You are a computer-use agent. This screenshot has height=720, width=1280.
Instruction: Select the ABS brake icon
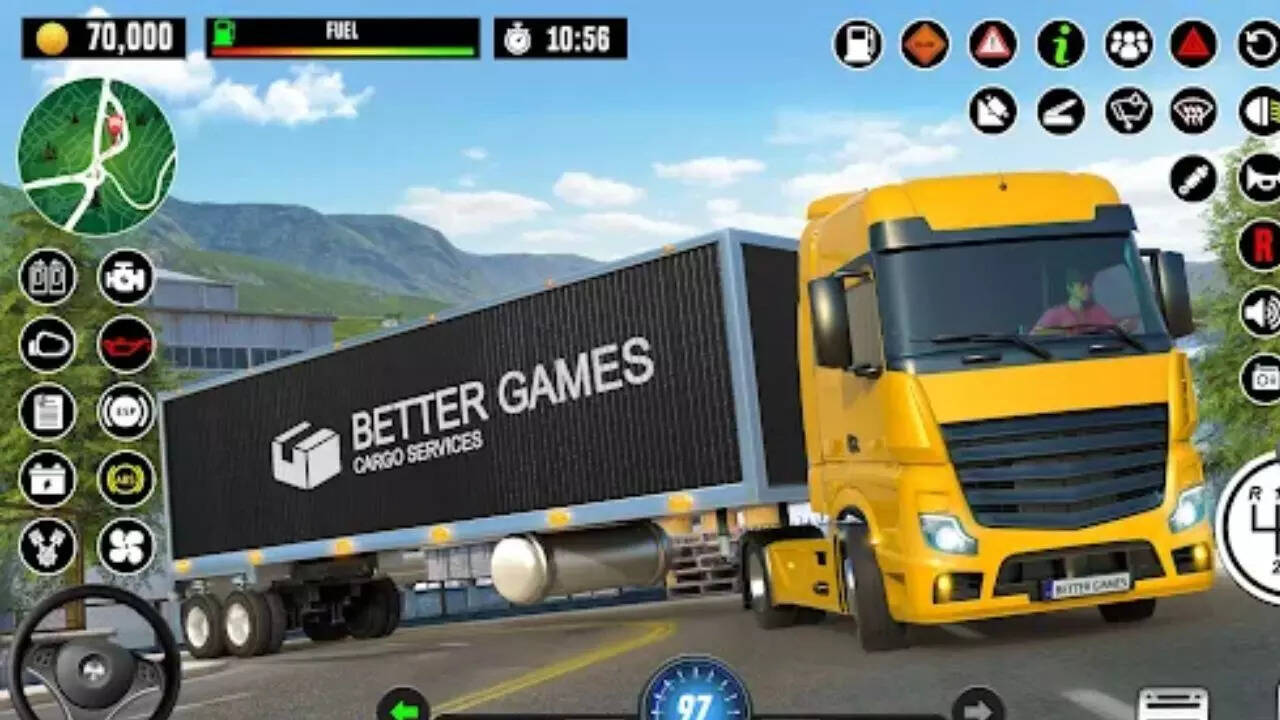point(121,478)
